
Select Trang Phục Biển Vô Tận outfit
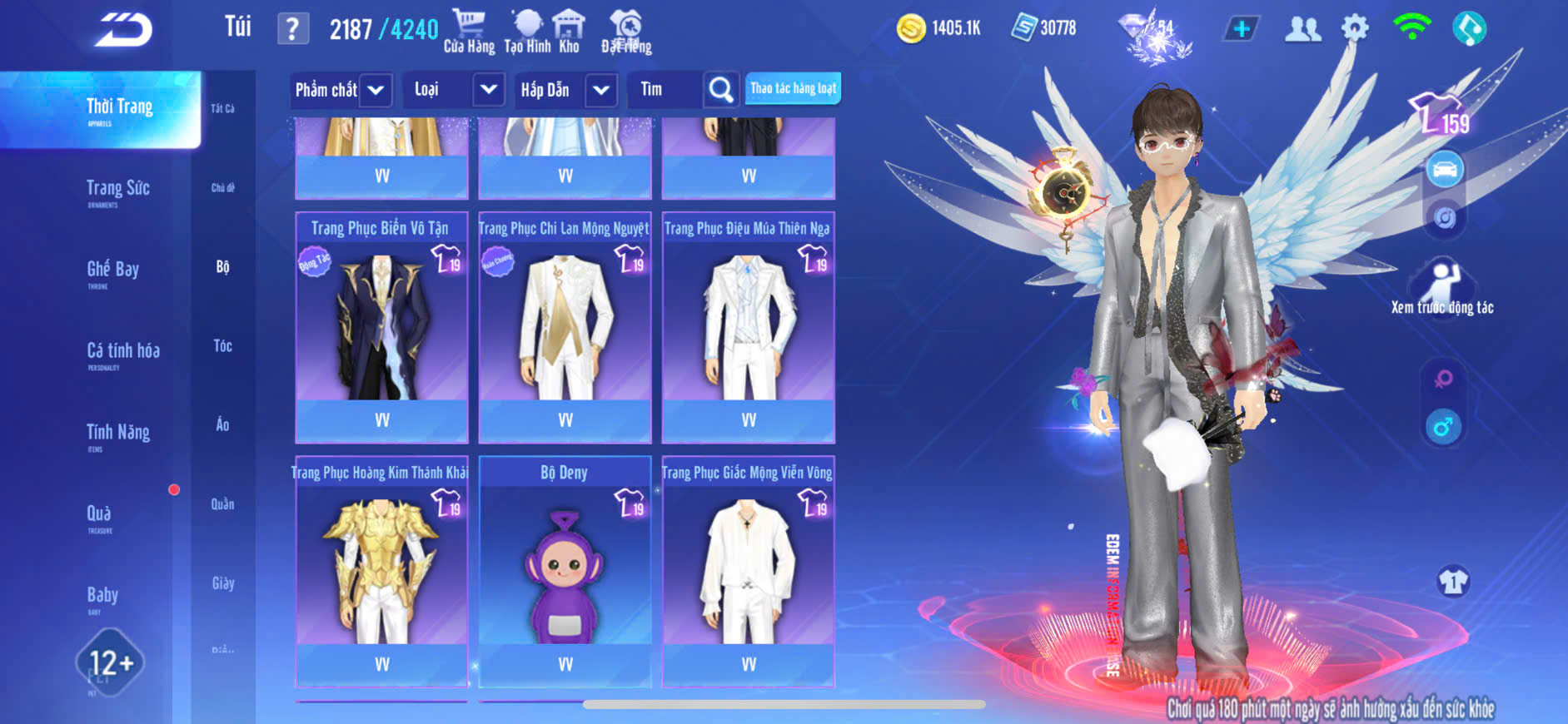click(x=381, y=327)
